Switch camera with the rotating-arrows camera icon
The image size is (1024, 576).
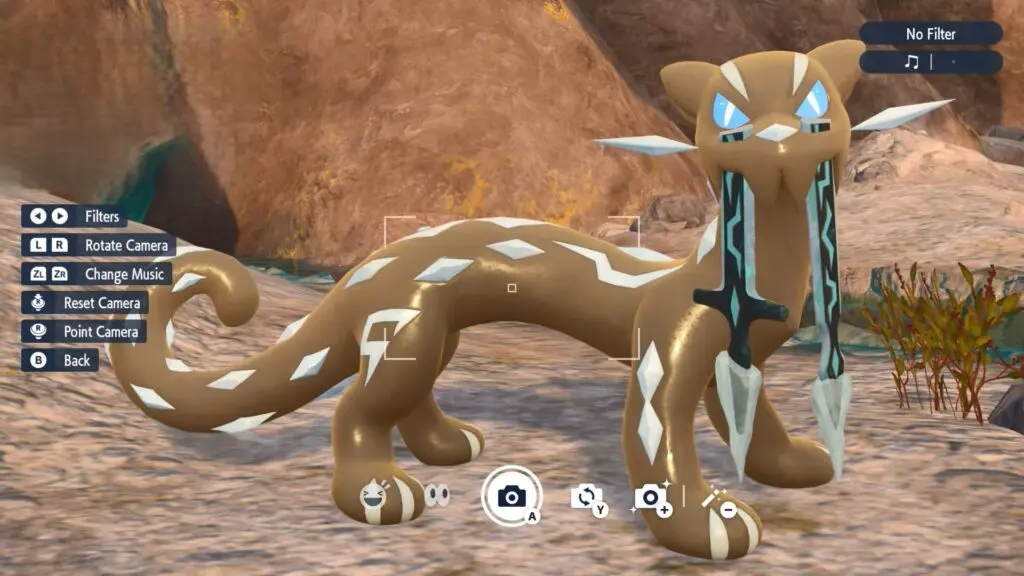coord(586,496)
